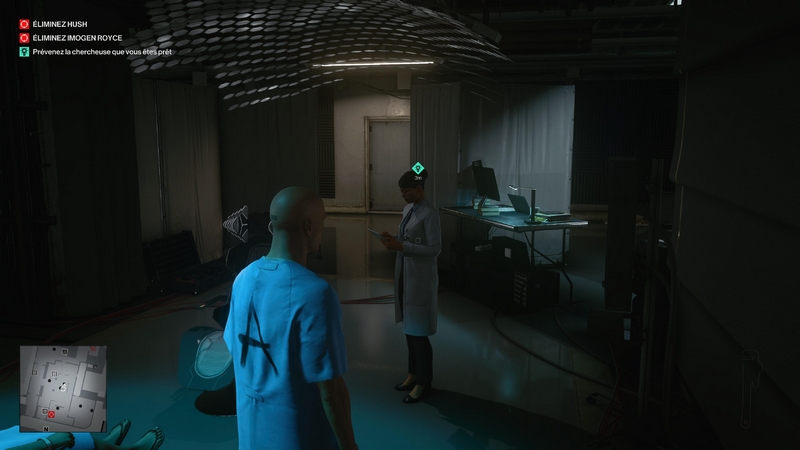Click the red target marker on the minimap

pos(50,414)
